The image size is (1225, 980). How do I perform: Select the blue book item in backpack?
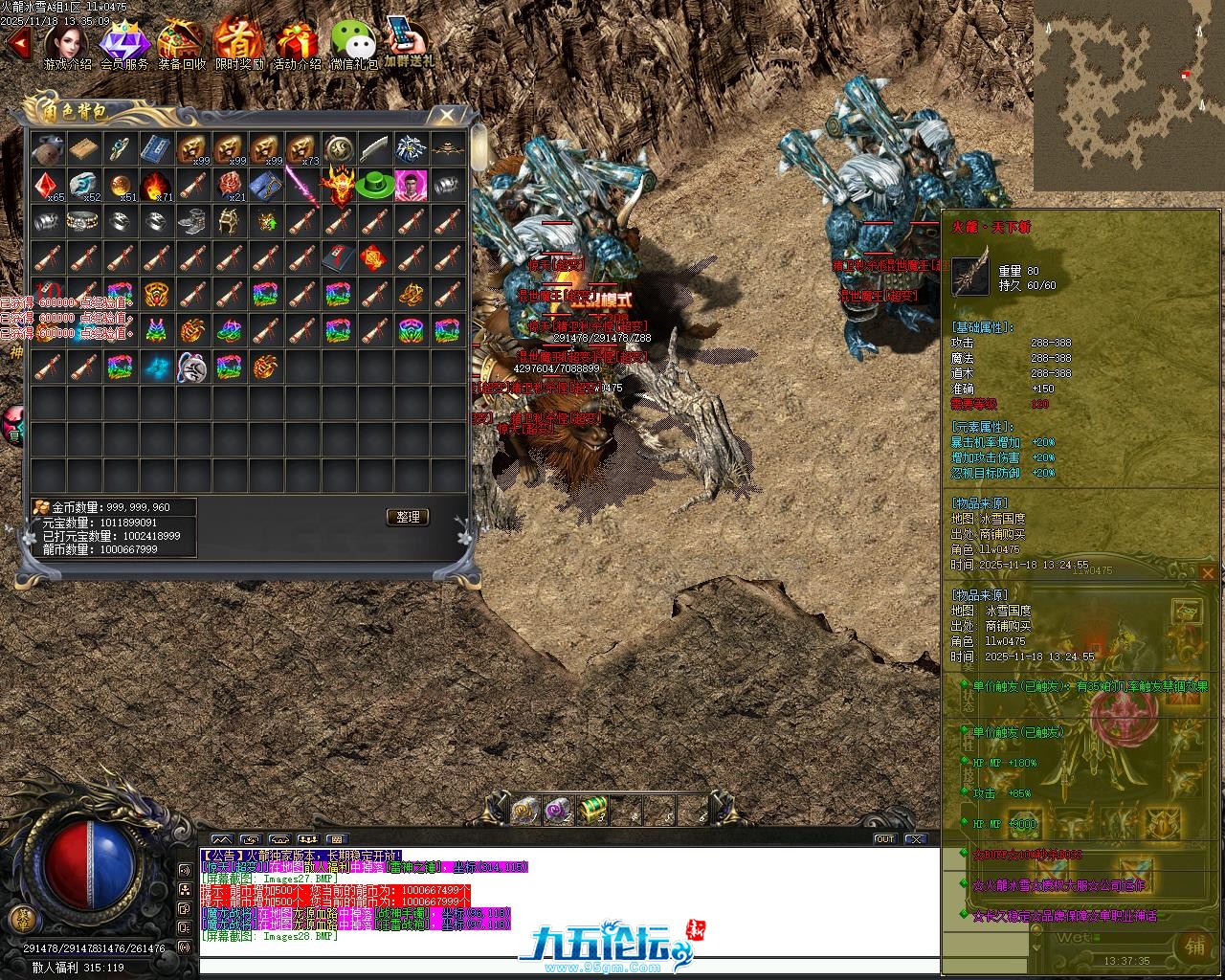click(x=155, y=148)
